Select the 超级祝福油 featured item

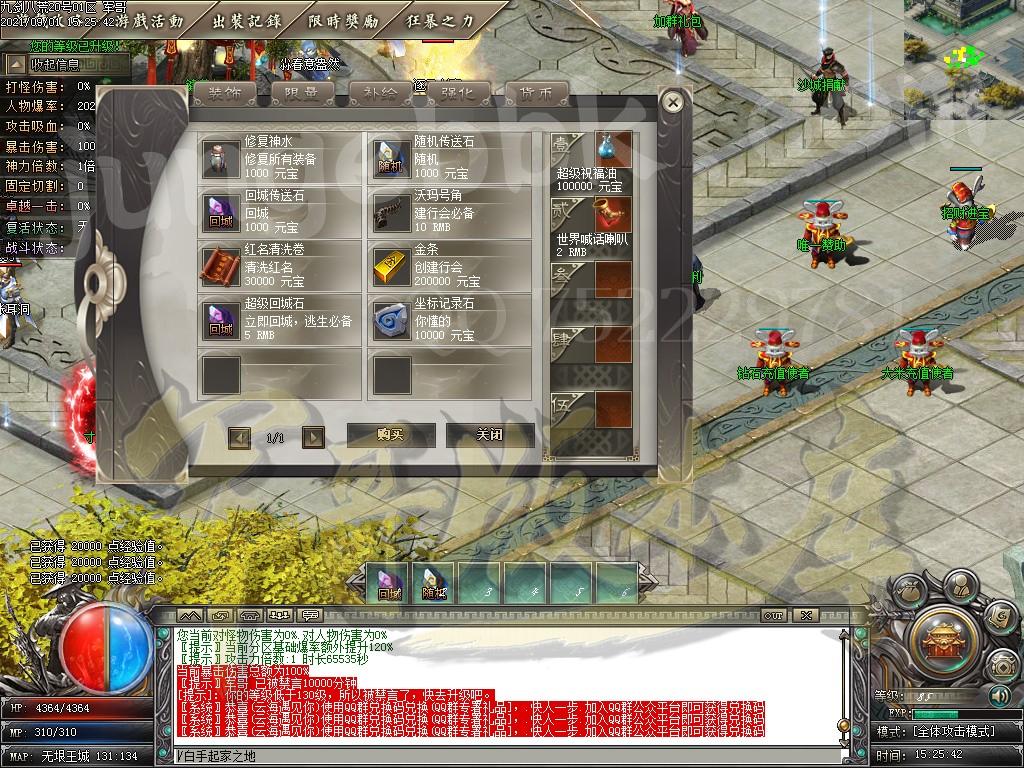[591, 161]
